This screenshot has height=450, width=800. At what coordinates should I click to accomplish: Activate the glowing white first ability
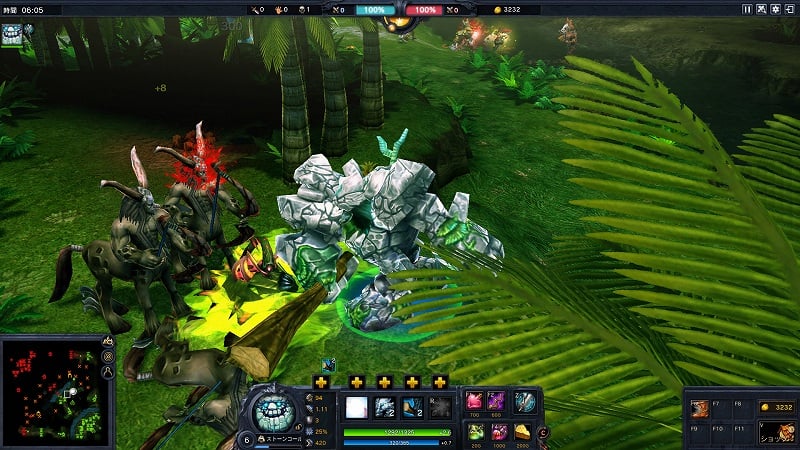point(357,407)
